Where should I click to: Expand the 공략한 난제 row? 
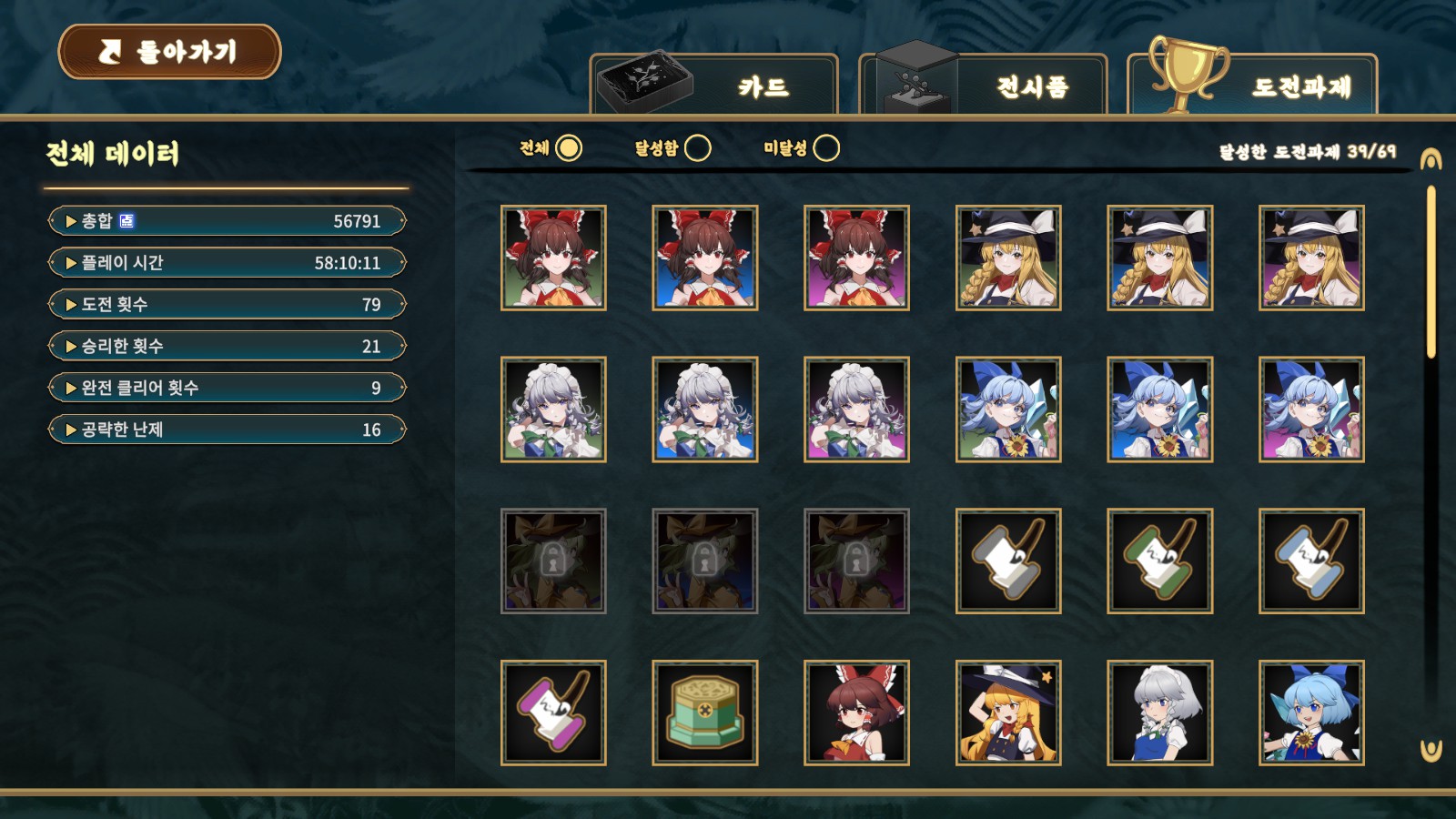coord(227,430)
